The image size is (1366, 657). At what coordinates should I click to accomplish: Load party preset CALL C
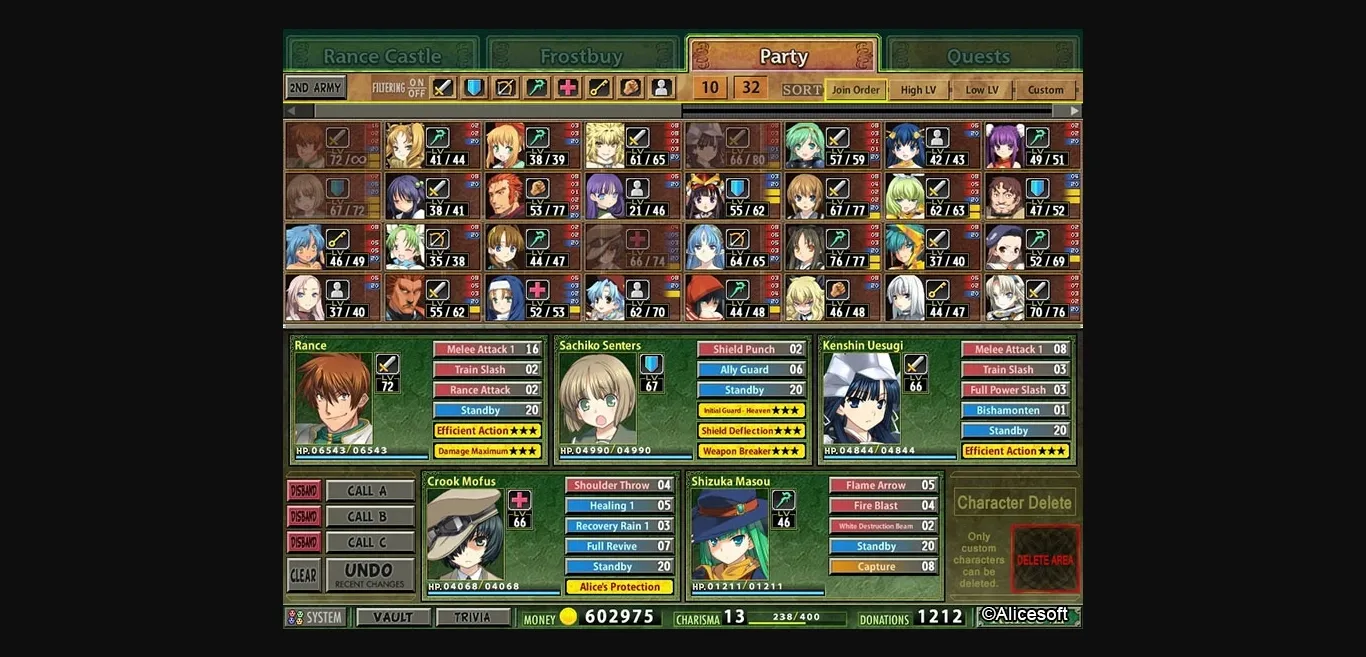coord(369,543)
